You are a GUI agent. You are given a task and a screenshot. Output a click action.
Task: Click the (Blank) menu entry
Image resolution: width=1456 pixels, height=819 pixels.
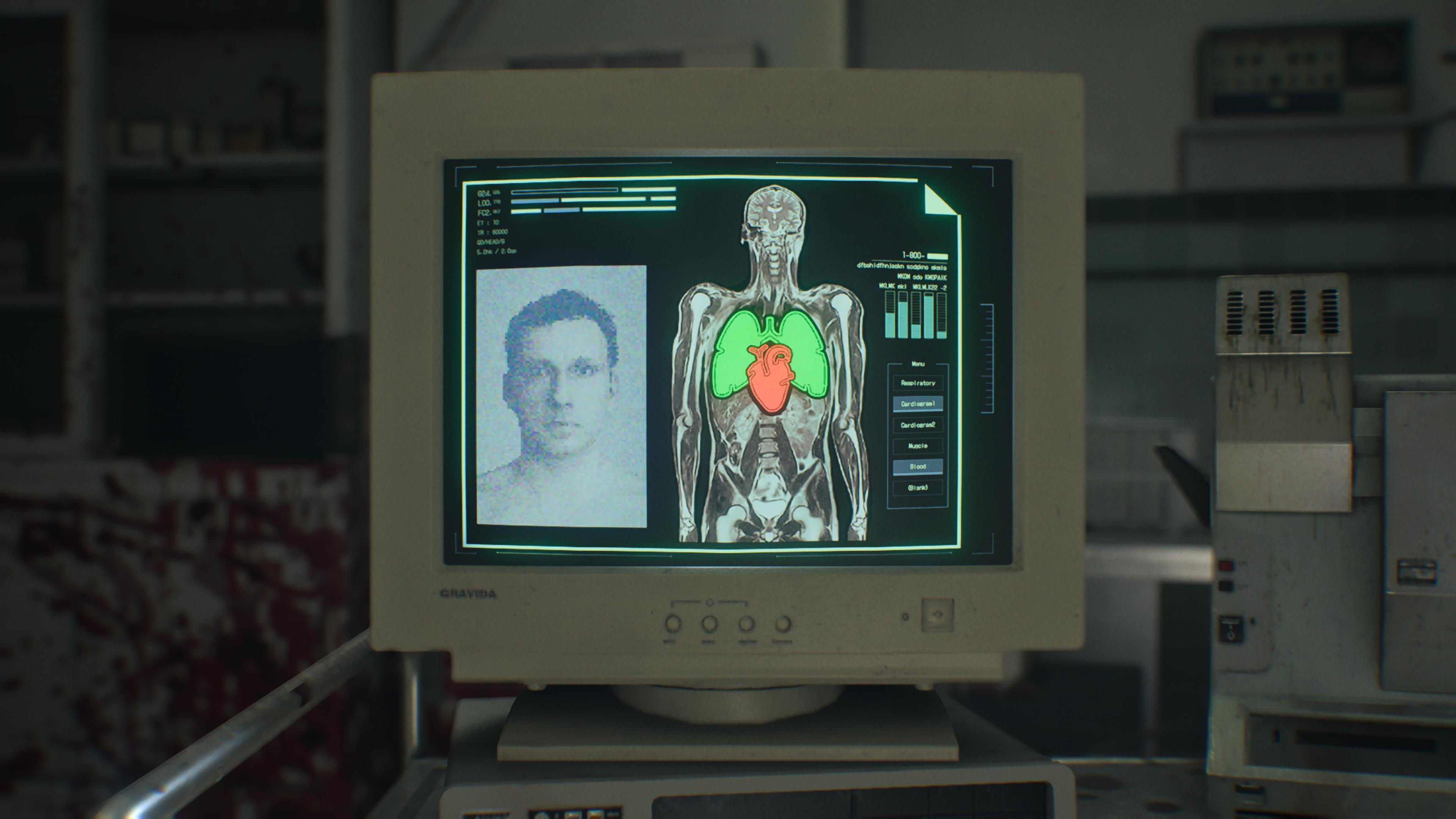point(917,488)
